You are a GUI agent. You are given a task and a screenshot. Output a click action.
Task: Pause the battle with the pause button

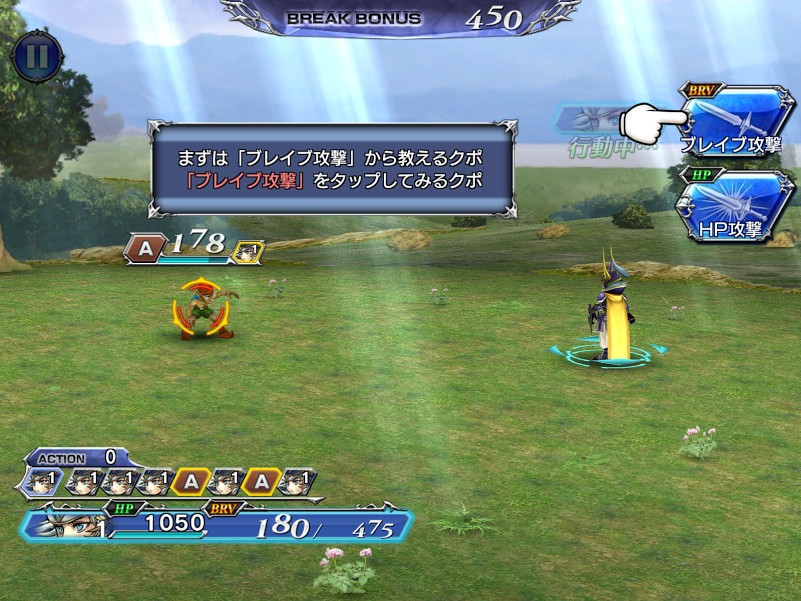37,54
